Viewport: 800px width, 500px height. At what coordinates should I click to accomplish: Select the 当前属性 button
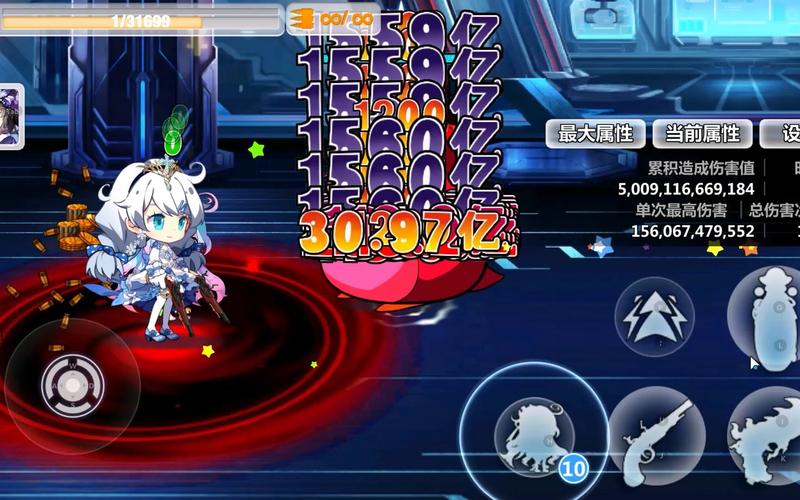(x=702, y=134)
